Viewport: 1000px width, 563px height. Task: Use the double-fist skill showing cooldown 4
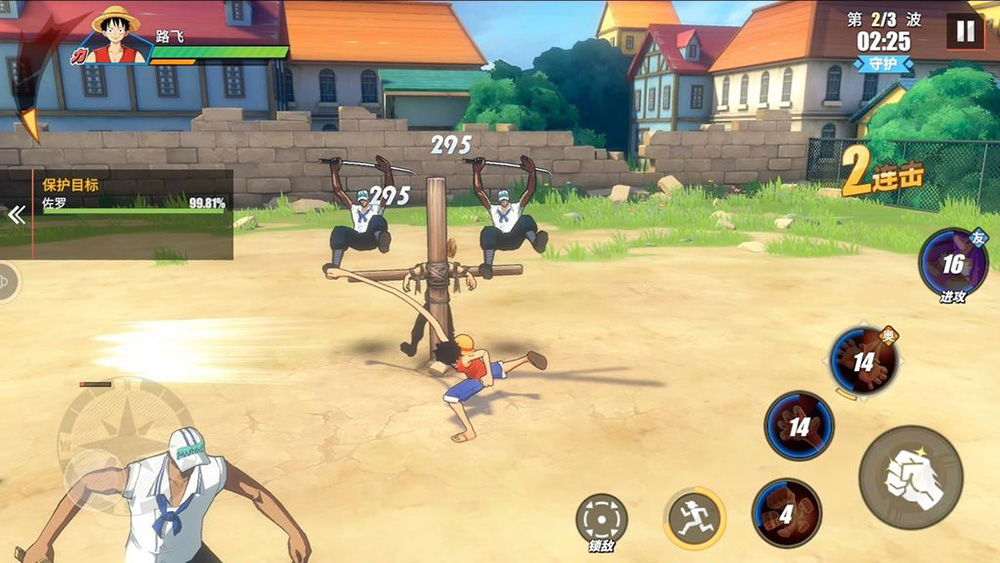coord(786,514)
